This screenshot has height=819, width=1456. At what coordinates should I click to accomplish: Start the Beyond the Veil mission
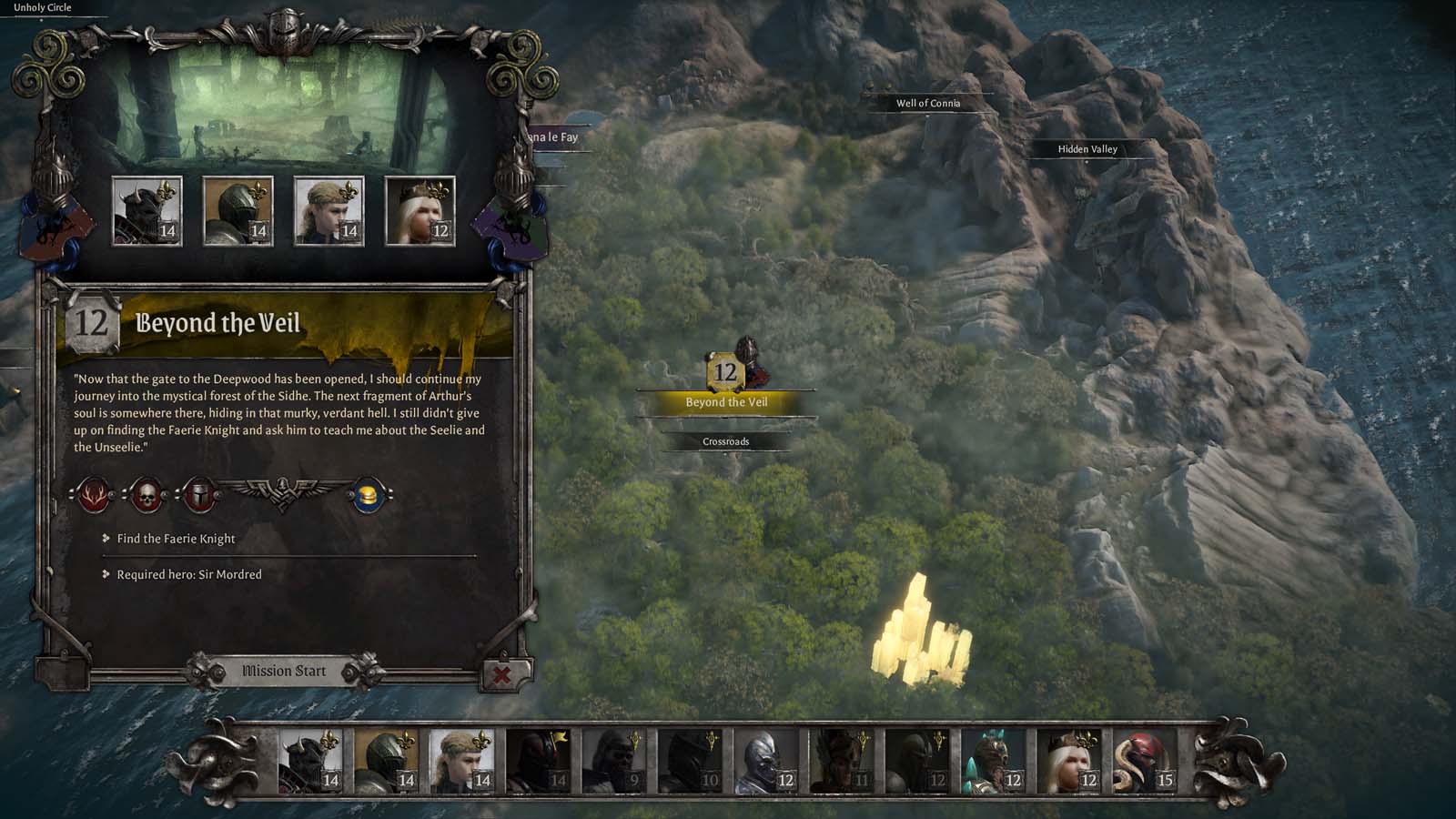(283, 672)
